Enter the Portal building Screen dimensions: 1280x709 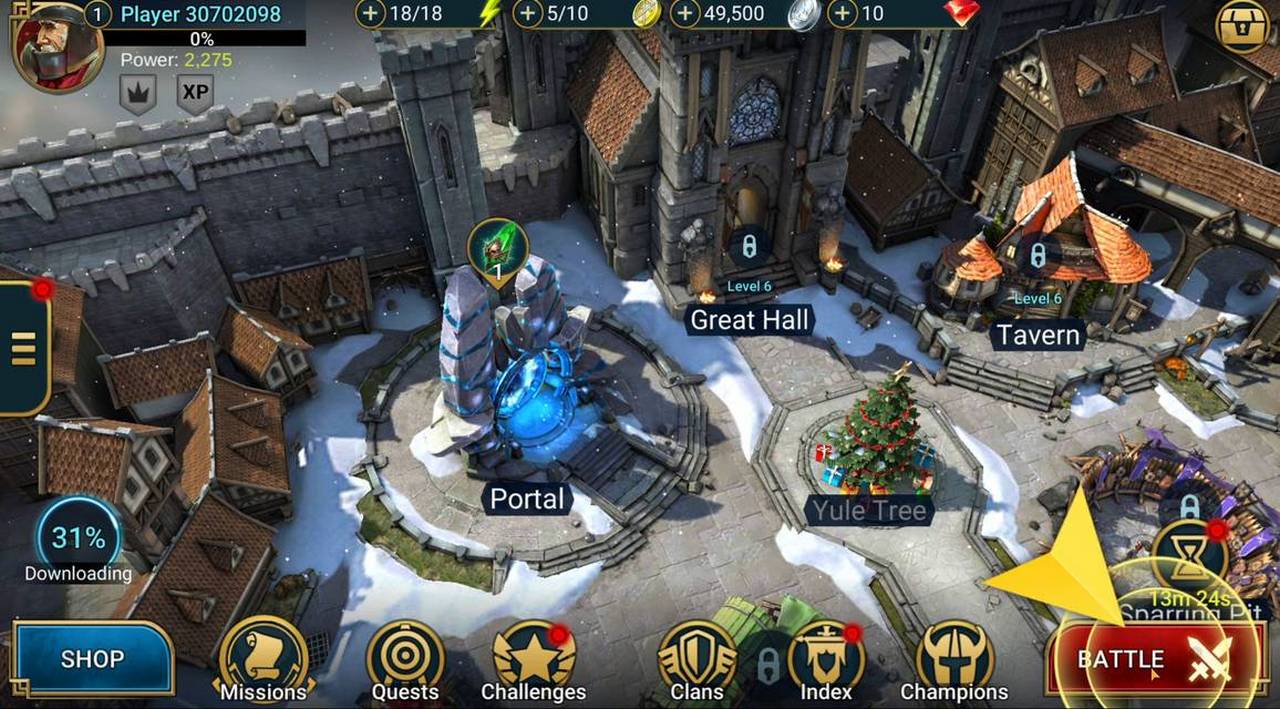click(x=527, y=498)
